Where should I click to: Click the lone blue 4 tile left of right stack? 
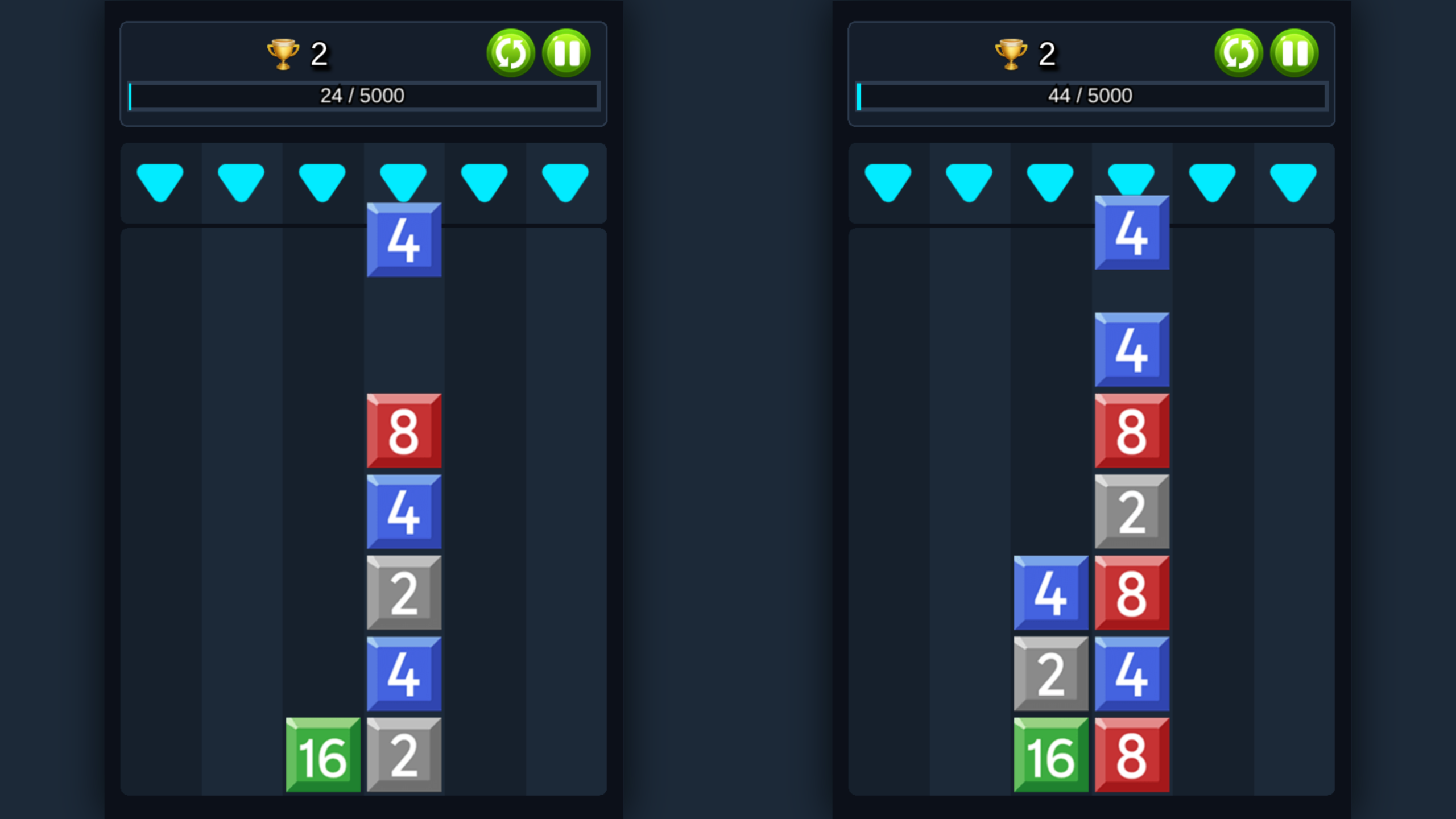pos(1052,593)
